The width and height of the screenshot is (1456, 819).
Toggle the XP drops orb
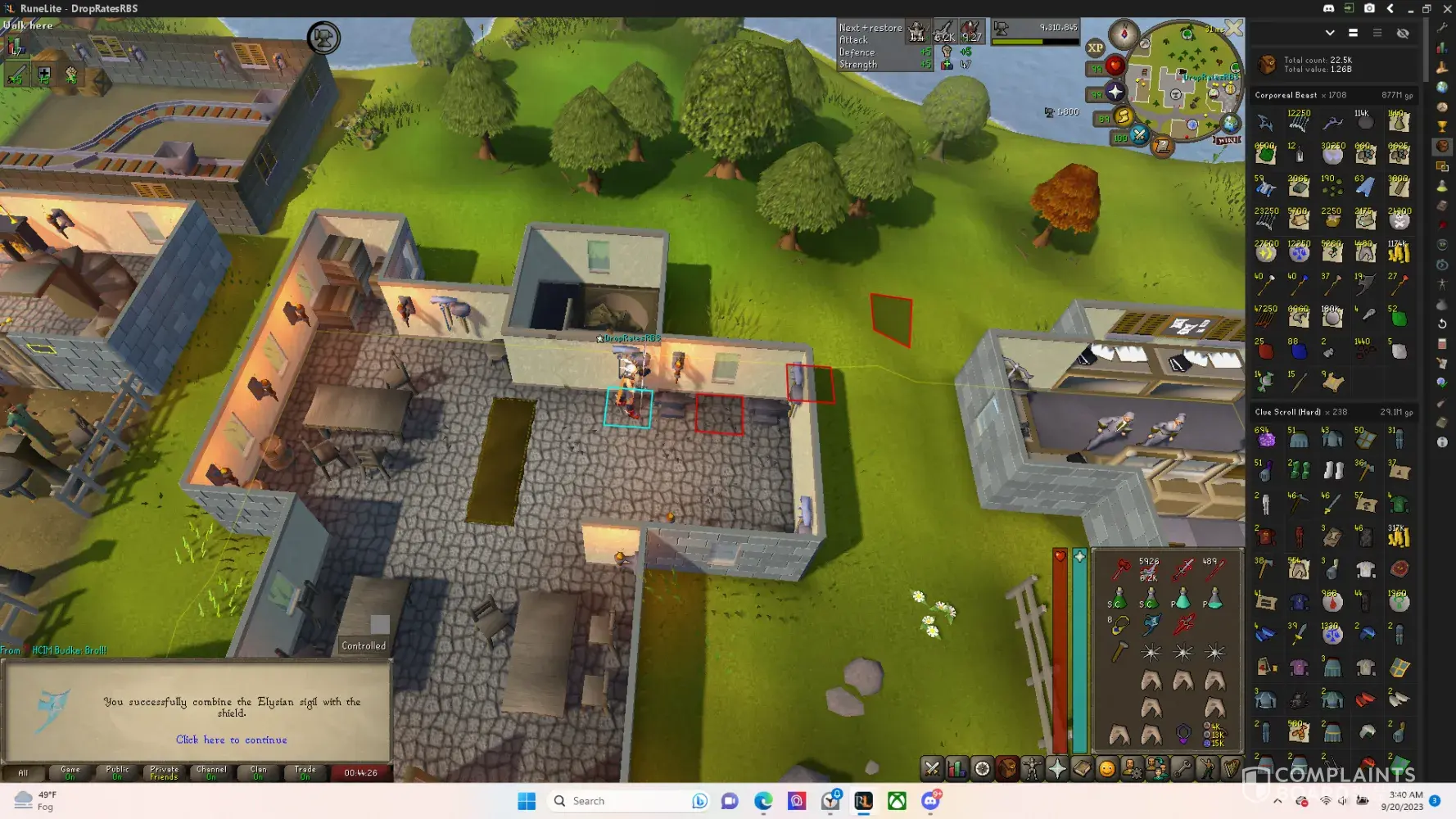(x=1096, y=48)
